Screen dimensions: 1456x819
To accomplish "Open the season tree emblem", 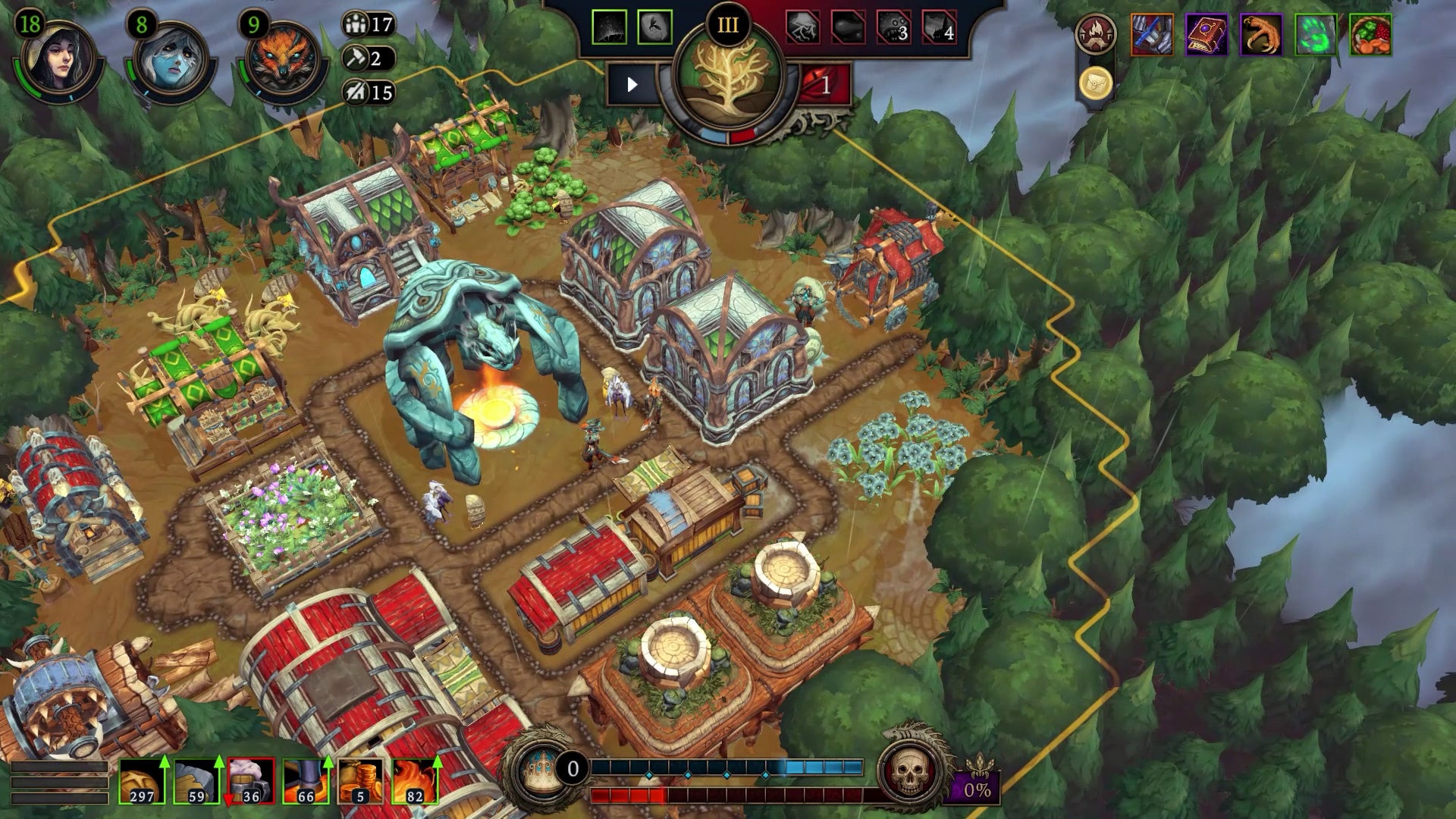I will coord(726,85).
